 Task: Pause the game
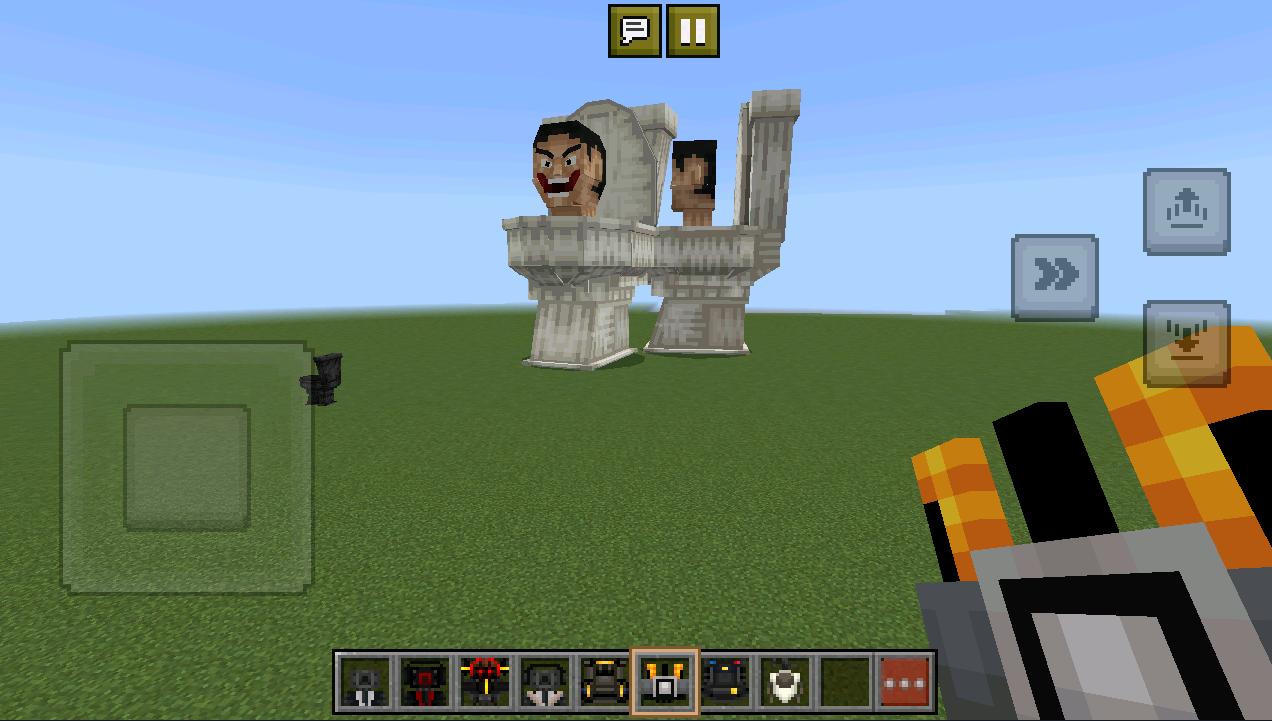(693, 31)
